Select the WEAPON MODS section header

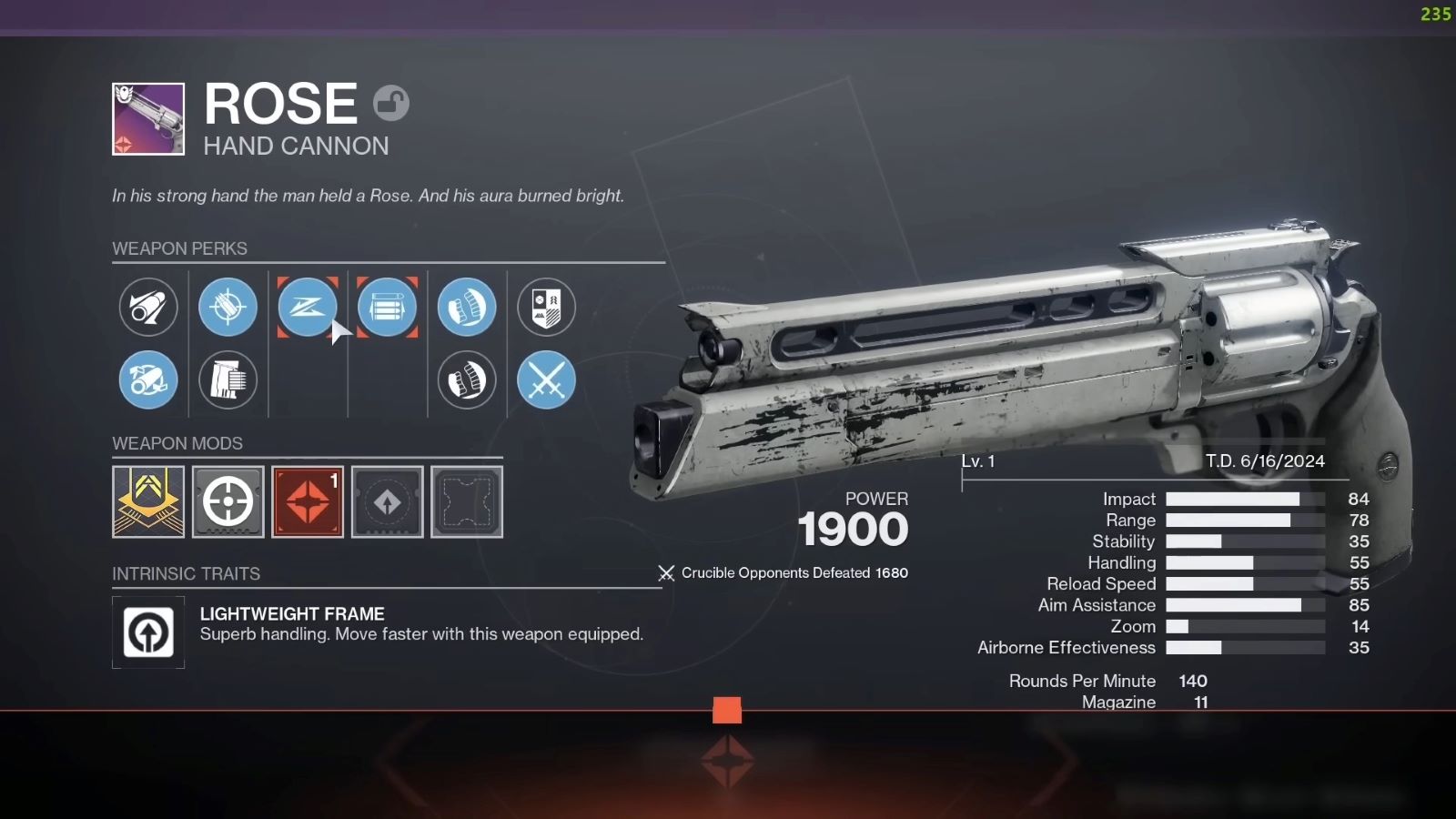pos(178,443)
